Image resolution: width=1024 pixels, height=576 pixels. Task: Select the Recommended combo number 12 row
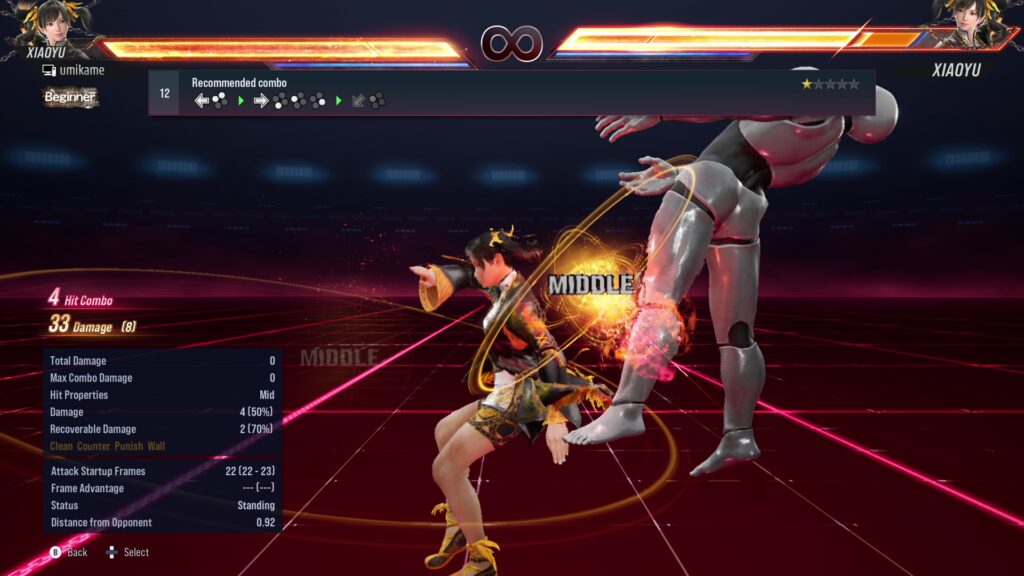coord(511,93)
